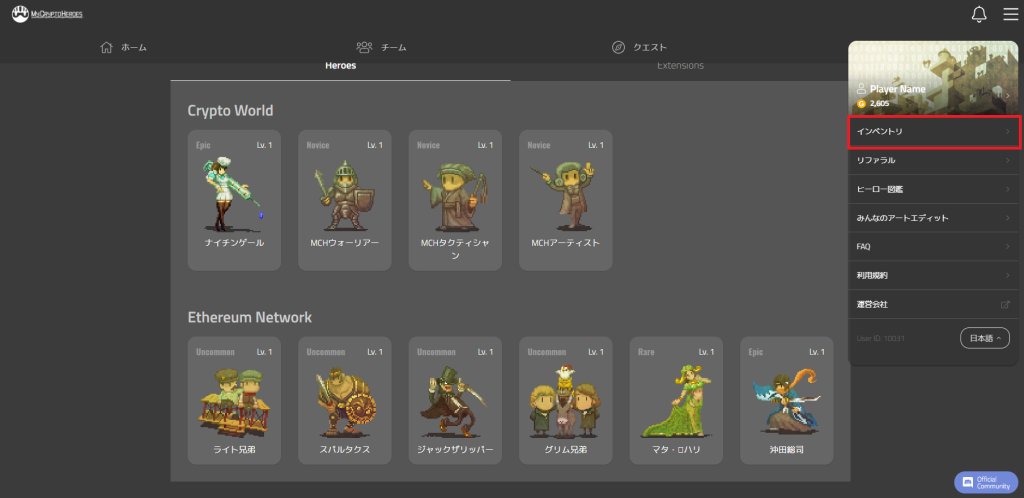
Task: Open the 日本語 language dropdown
Action: (x=984, y=338)
